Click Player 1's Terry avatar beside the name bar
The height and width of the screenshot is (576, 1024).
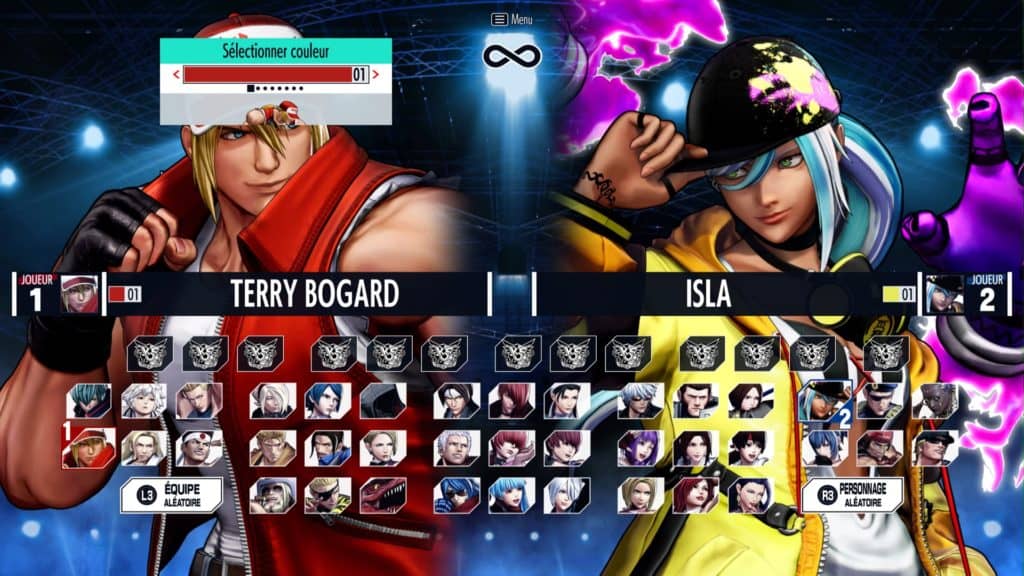(80, 294)
